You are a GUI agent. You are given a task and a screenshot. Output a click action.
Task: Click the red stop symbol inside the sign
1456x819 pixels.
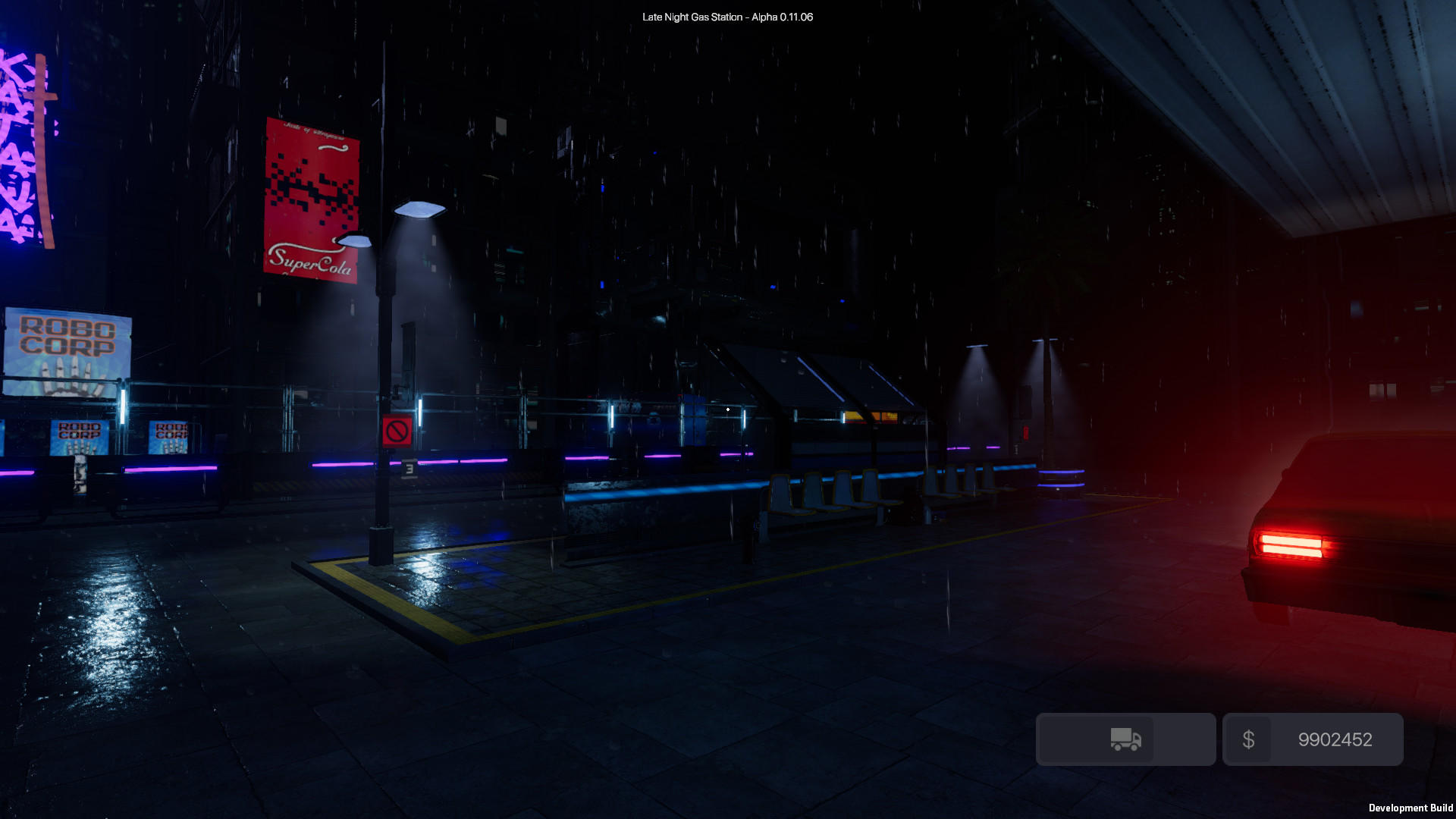click(396, 430)
